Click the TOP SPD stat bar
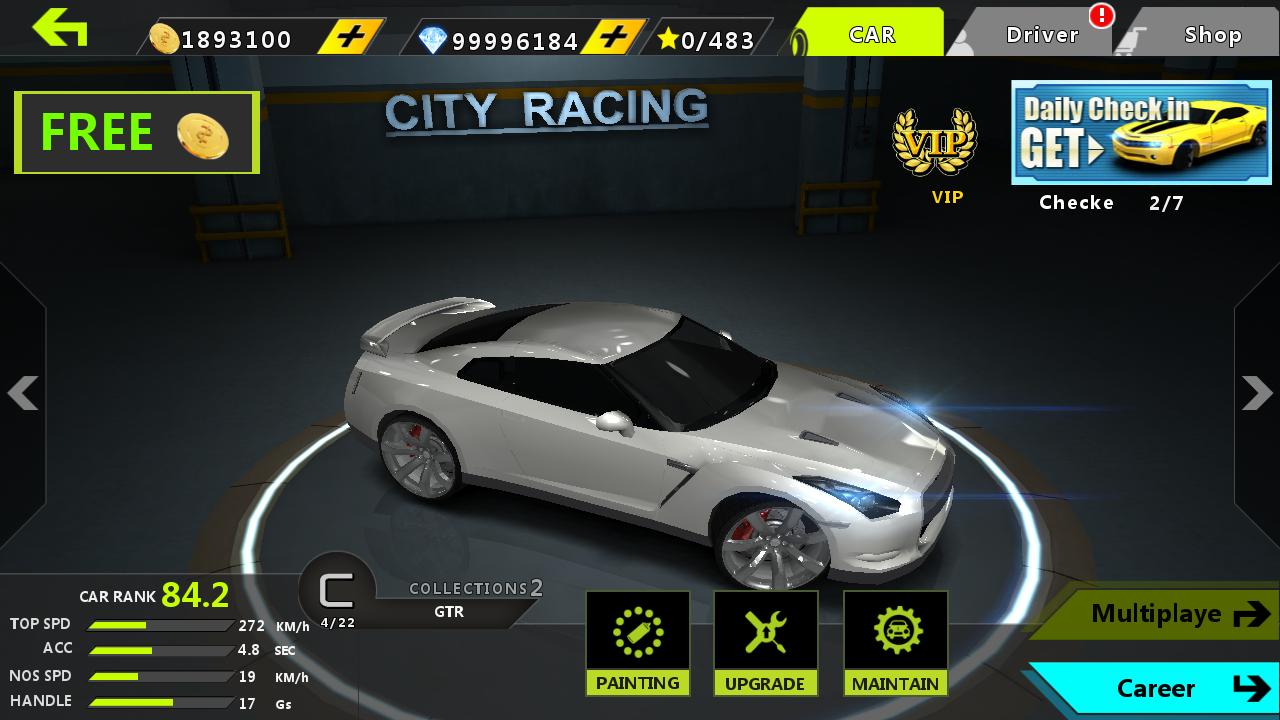The height and width of the screenshot is (720, 1280). [x=158, y=624]
